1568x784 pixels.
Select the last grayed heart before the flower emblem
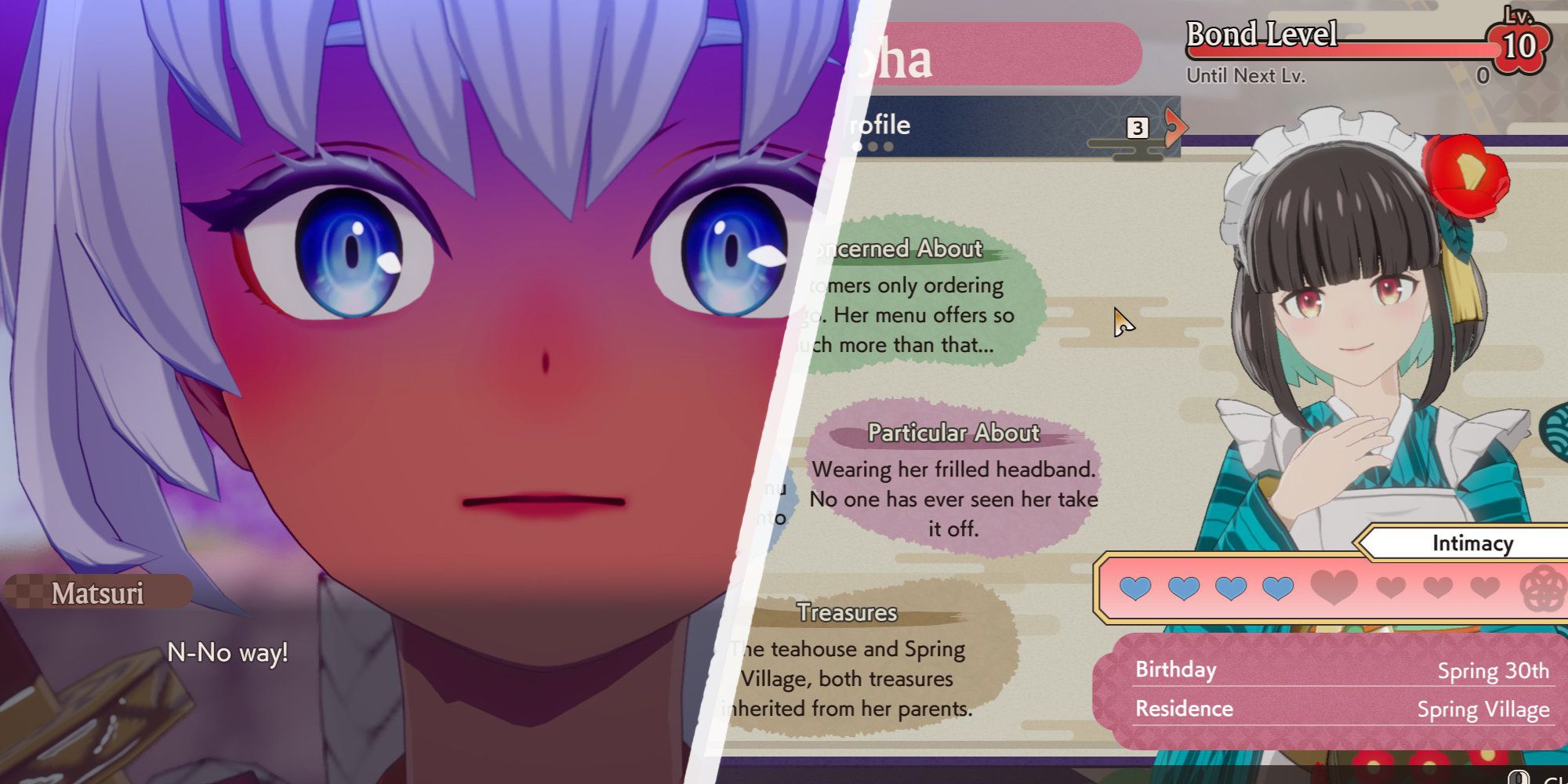[x=1483, y=586]
